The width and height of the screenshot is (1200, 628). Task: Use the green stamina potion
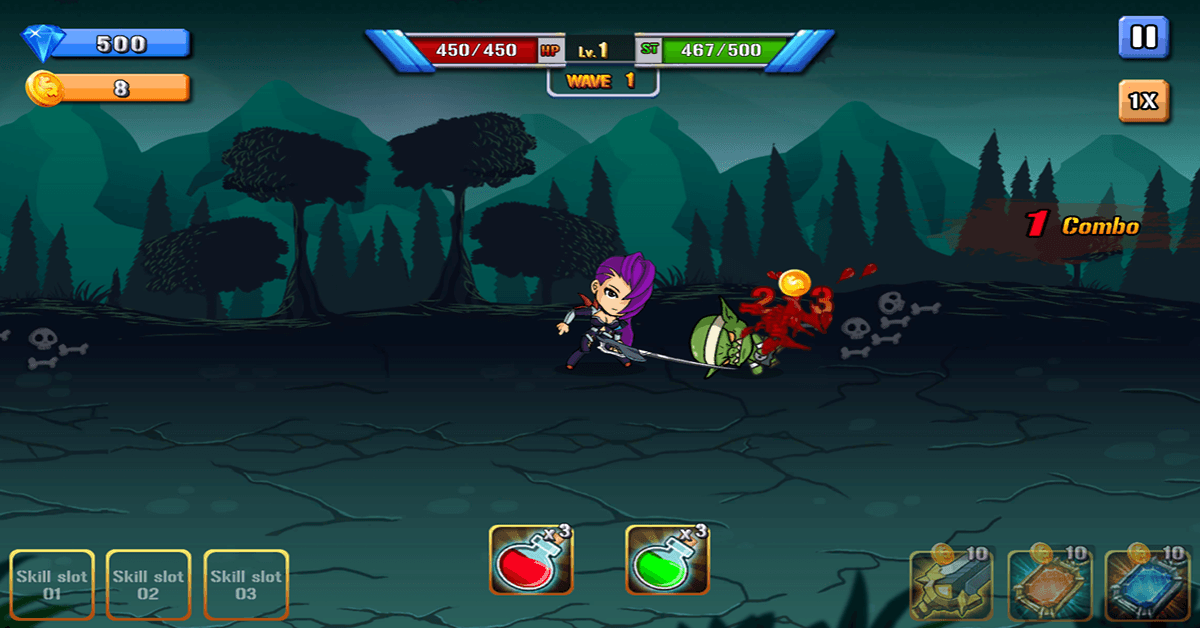click(x=667, y=560)
